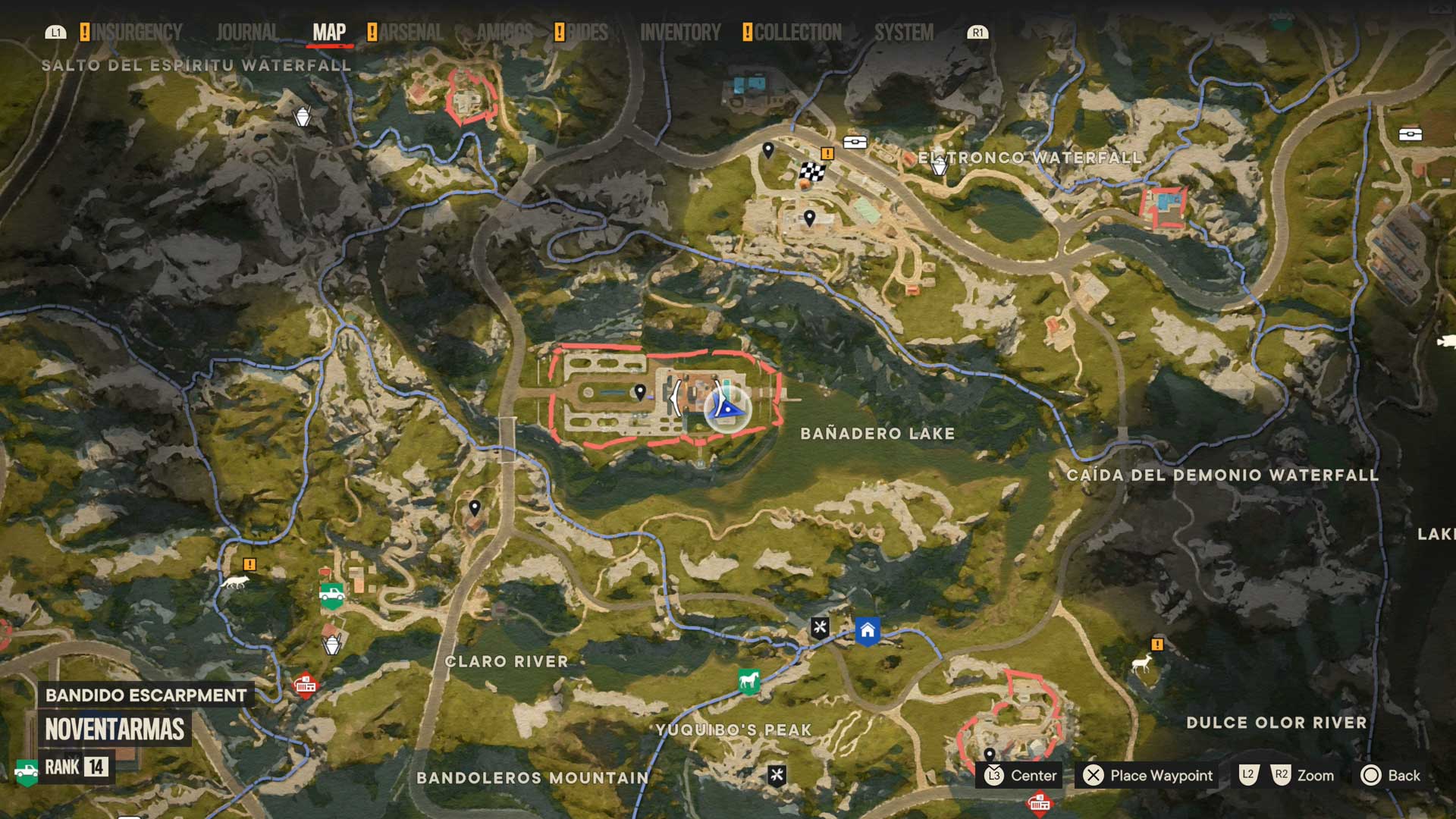The image size is (1456, 819).
Task: Select the checkered flag race marker
Action: 811,171
